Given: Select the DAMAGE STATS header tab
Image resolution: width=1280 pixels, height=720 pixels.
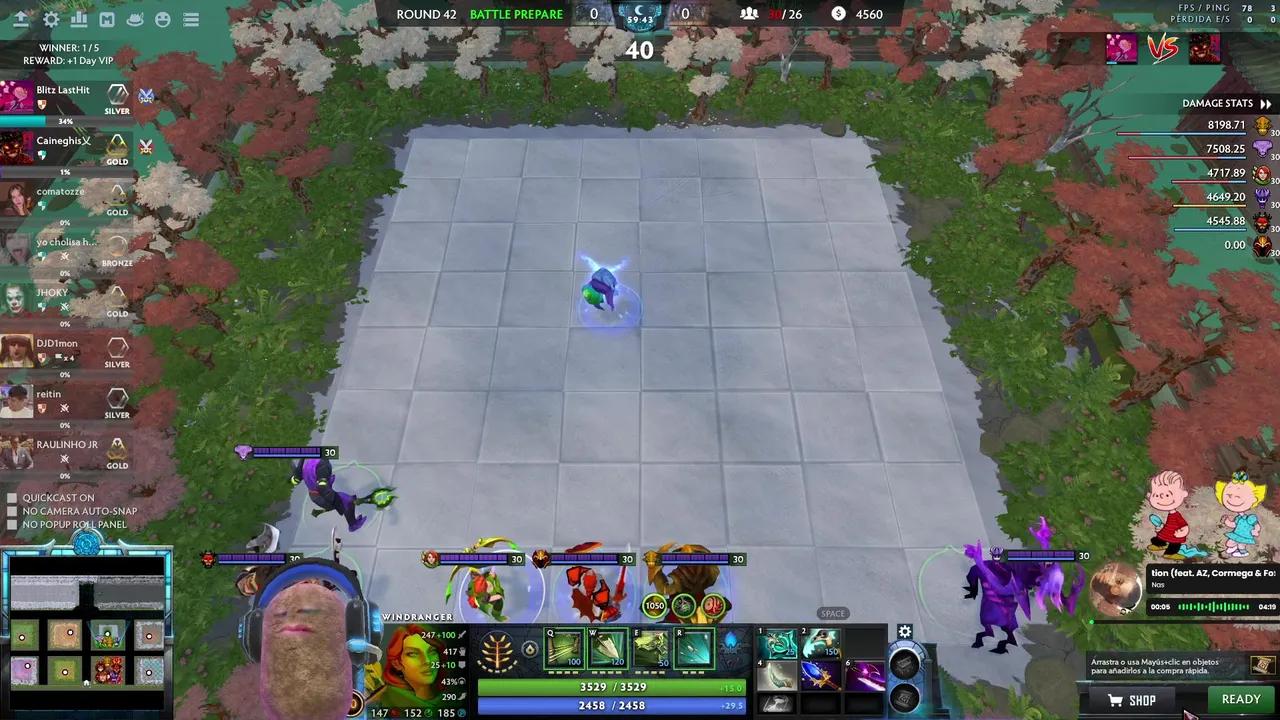Looking at the screenshot, I should (1218, 103).
